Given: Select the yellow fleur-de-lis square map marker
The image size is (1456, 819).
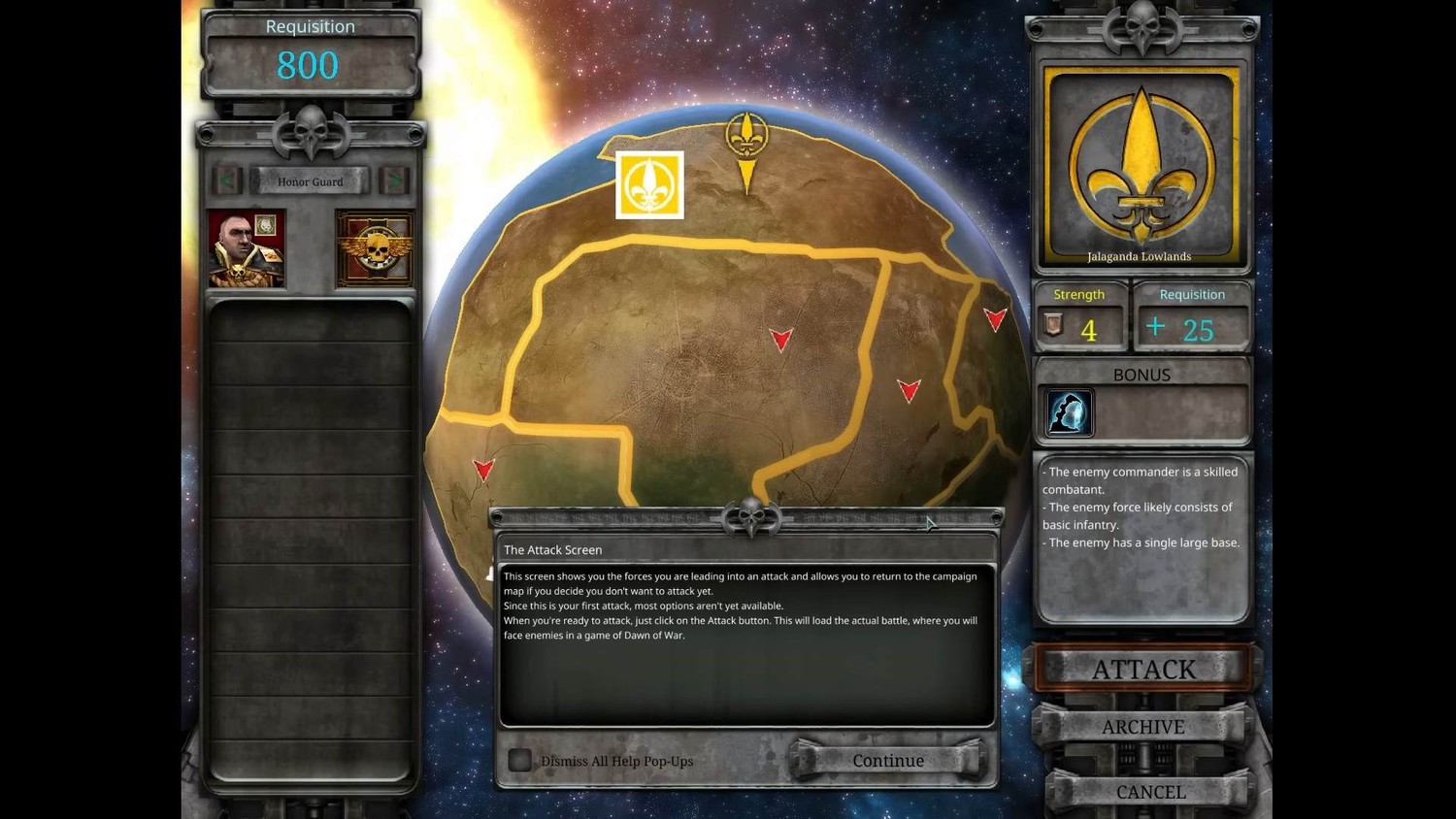Looking at the screenshot, I should [x=649, y=184].
